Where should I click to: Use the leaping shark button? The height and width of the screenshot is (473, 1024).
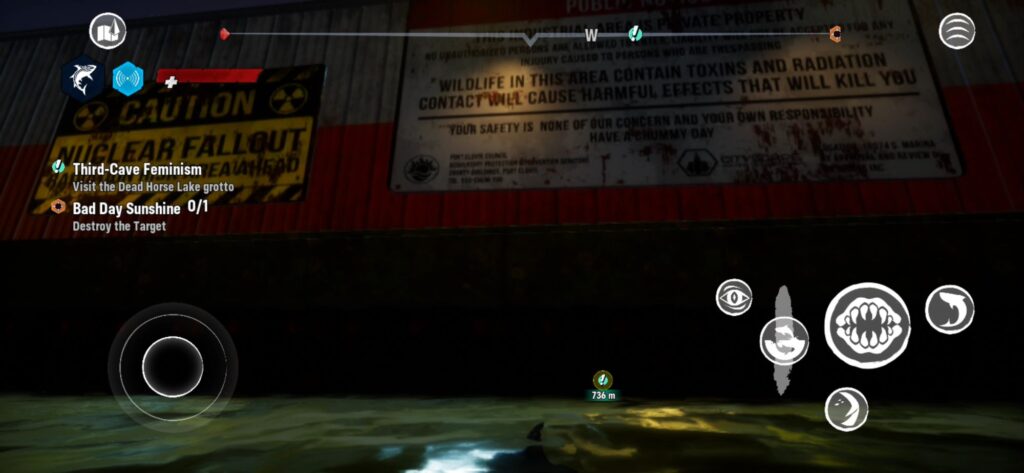[949, 309]
